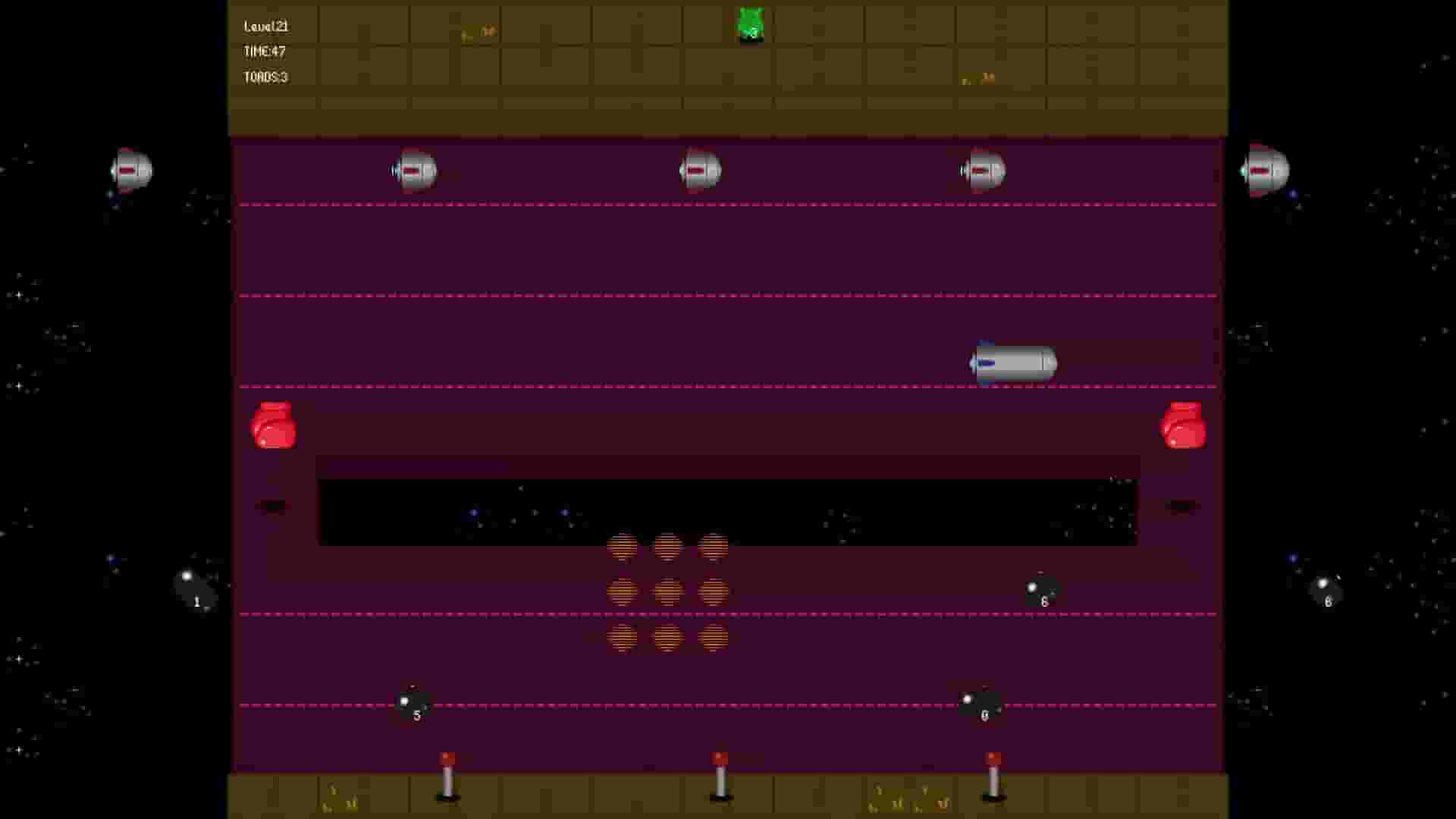The image size is (1456, 819).
Task: Click the fly bait near the Level text
Action: click(478, 32)
